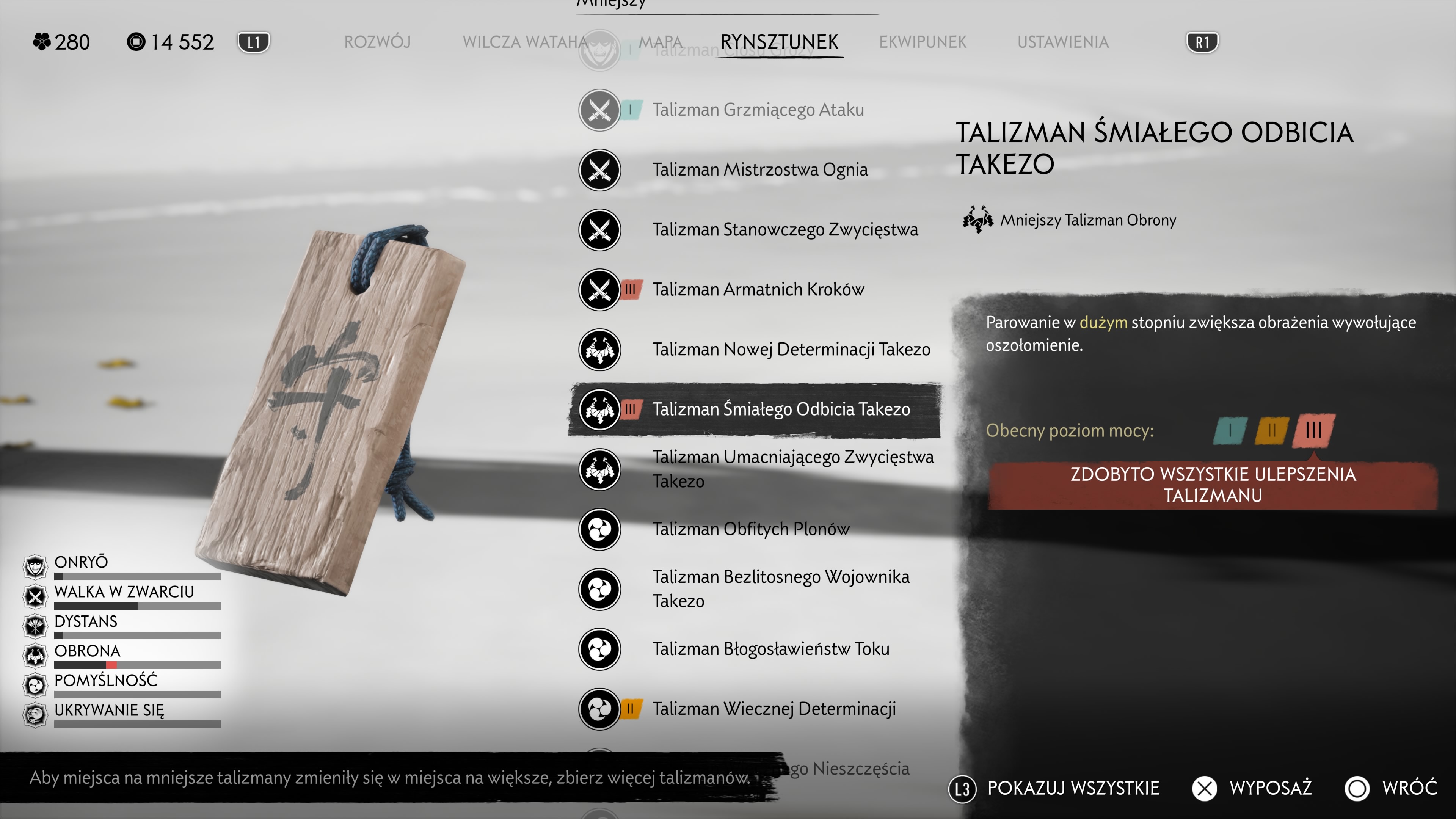Show all charms with Pokazuj Wszystkie
This screenshot has width=1456, height=819.
(x=1055, y=788)
